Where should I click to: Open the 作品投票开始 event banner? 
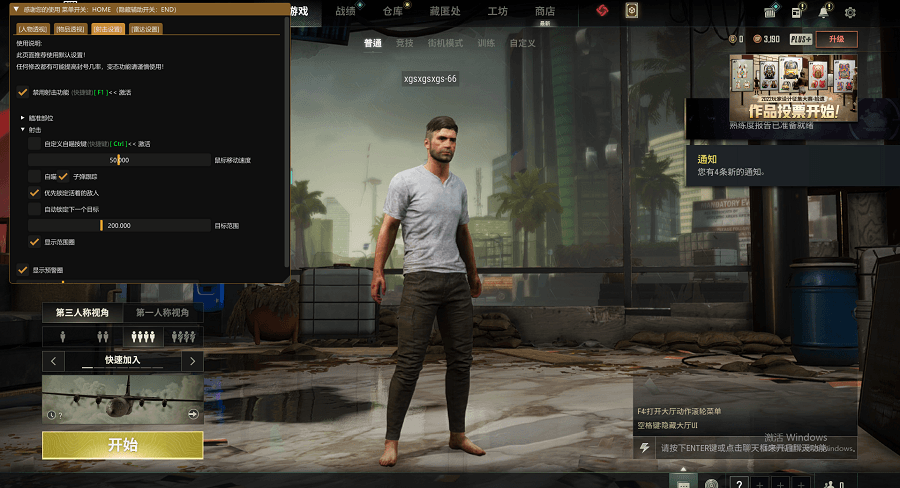[792, 88]
